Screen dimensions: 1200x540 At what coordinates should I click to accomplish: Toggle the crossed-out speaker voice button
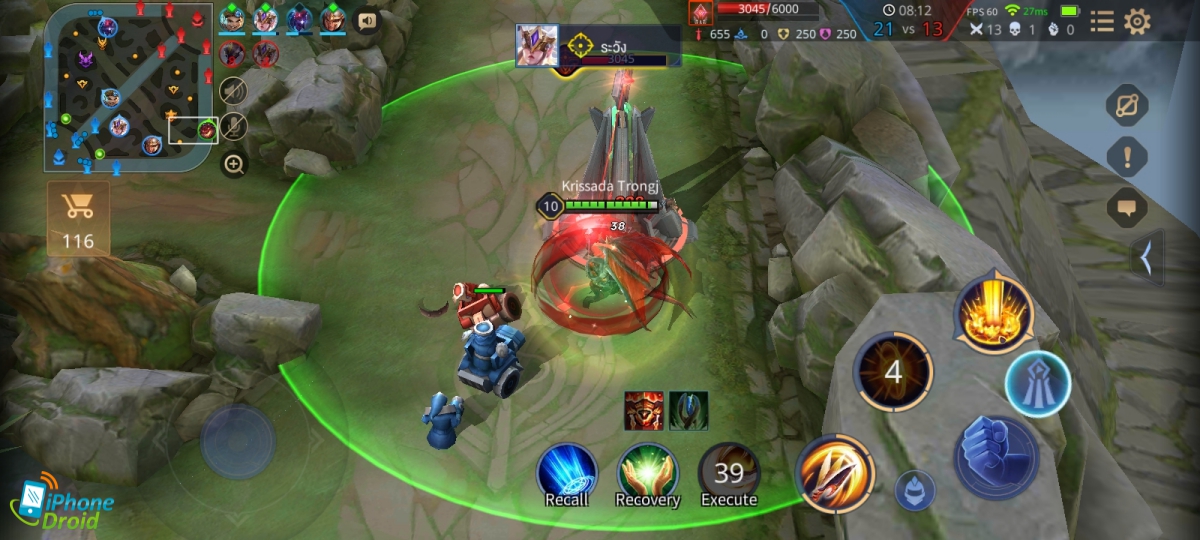point(233,90)
